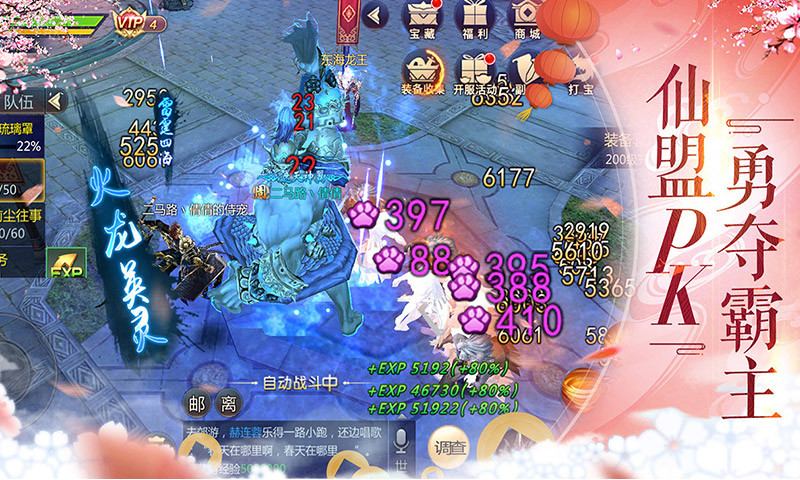Open the 宝藏 treasure menu

[x=422, y=19]
